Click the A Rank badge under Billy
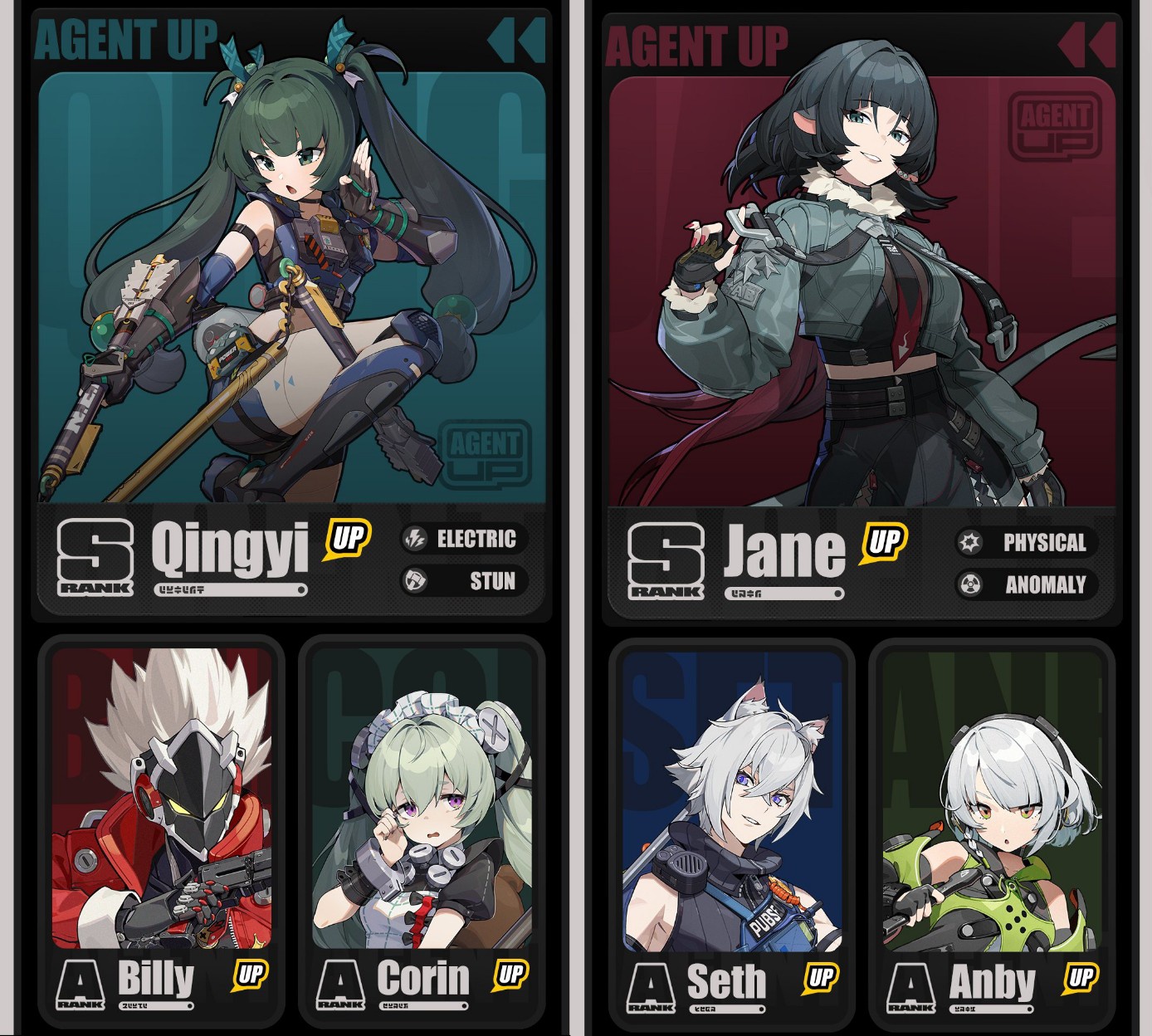 pos(81,983)
